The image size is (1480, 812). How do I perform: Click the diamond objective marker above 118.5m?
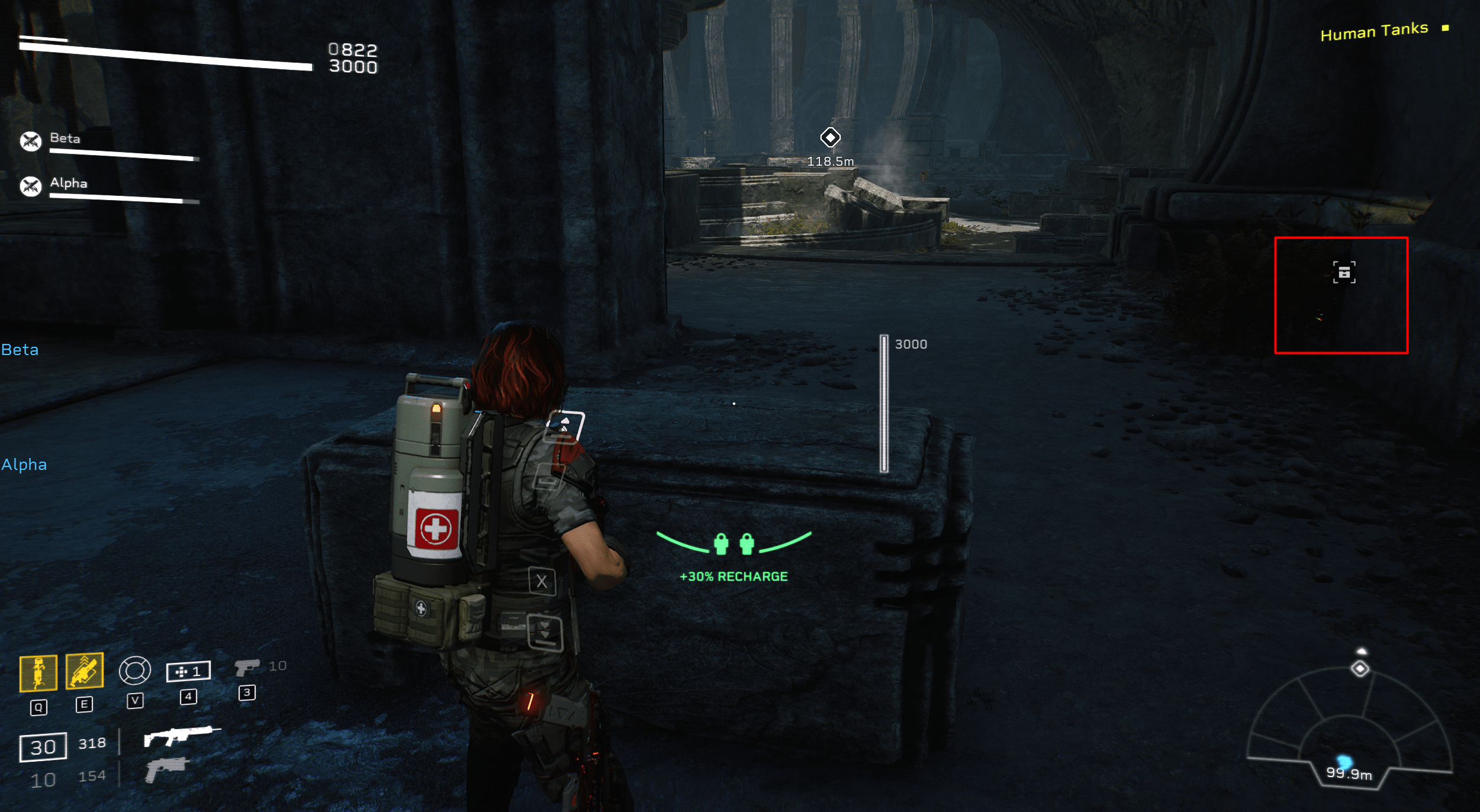point(831,137)
